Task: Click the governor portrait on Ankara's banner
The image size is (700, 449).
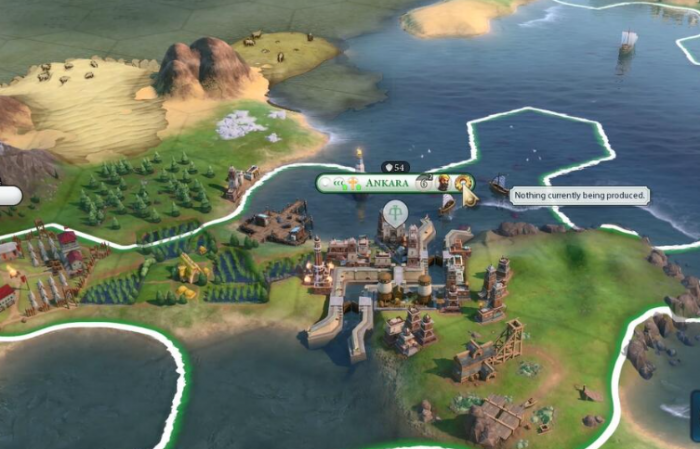Action: coord(443,183)
